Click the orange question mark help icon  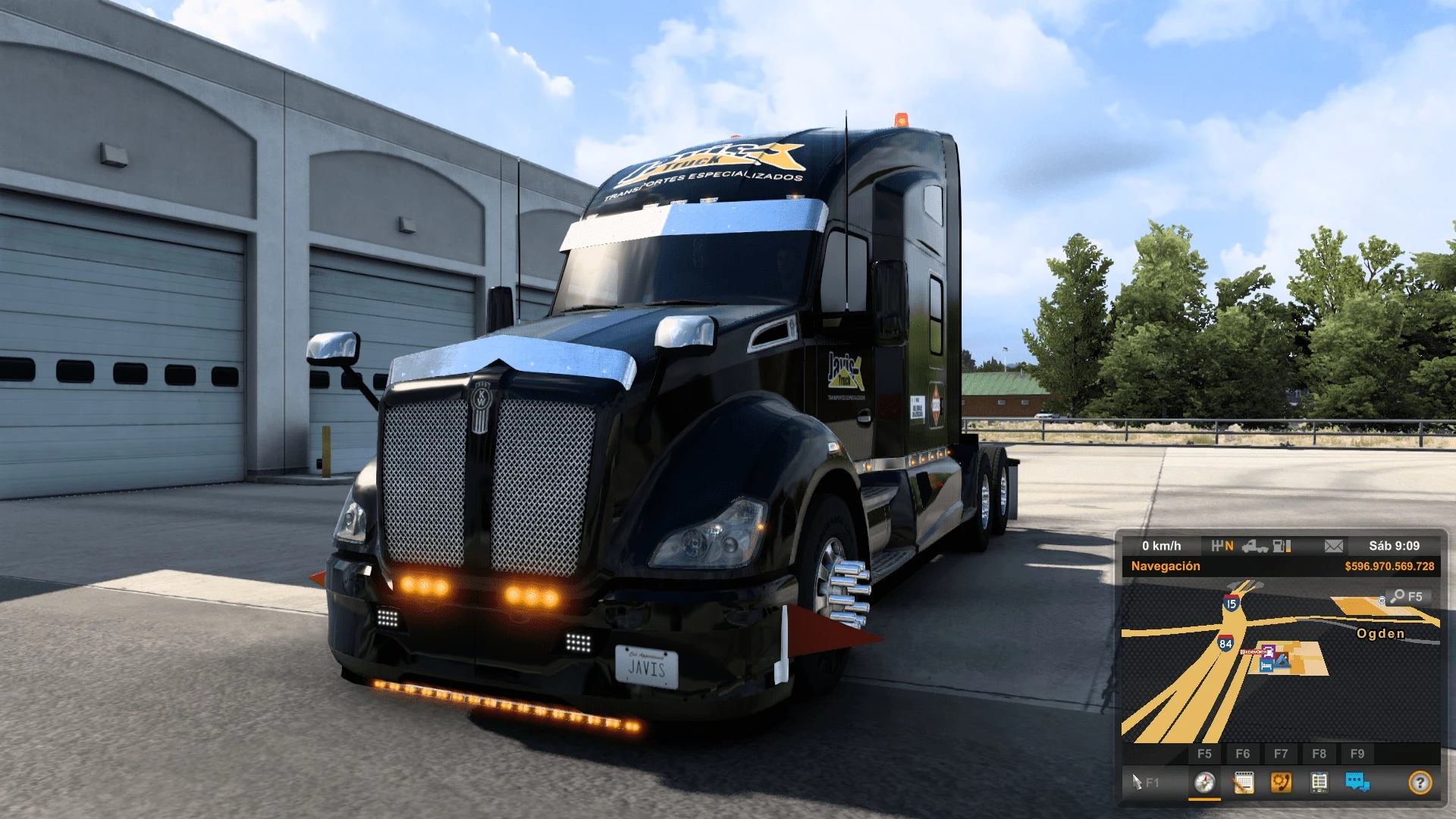pos(1420,782)
